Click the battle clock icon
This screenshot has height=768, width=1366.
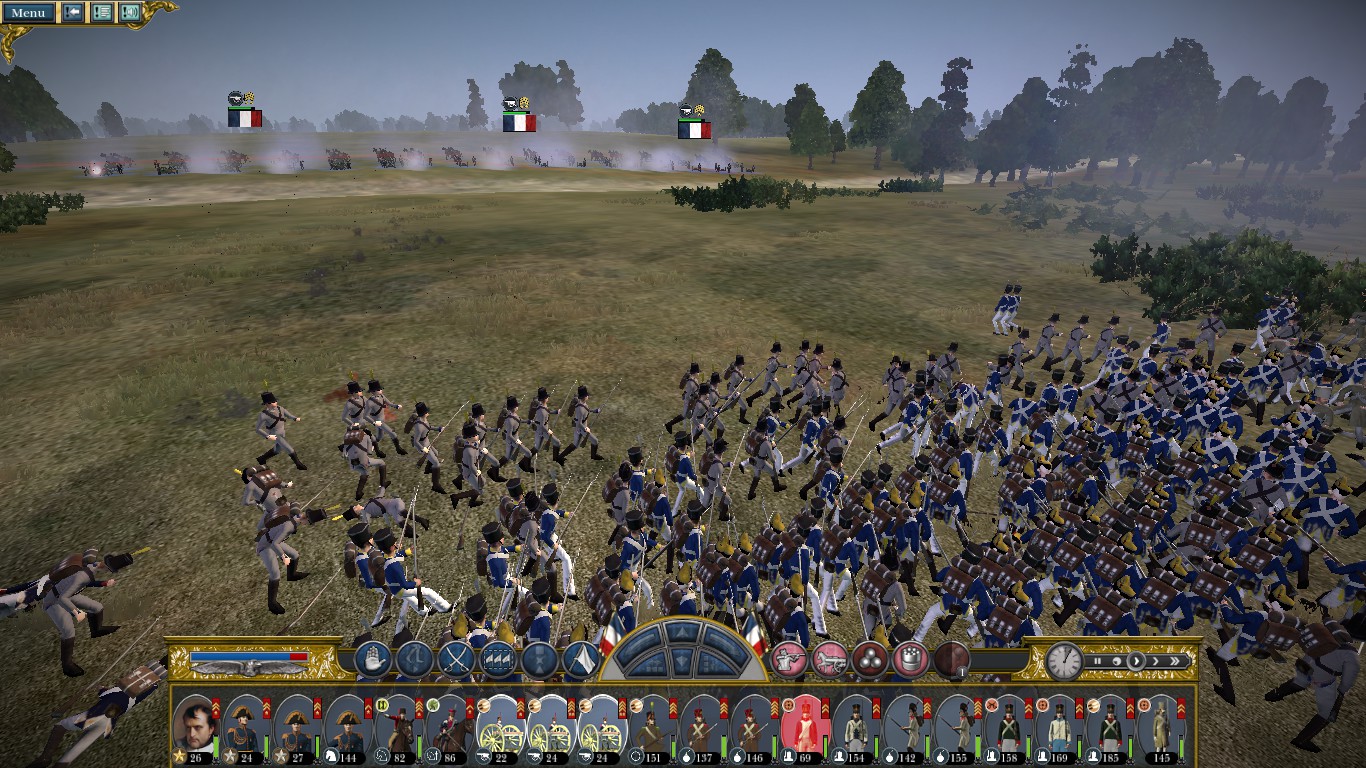[1065, 661]
